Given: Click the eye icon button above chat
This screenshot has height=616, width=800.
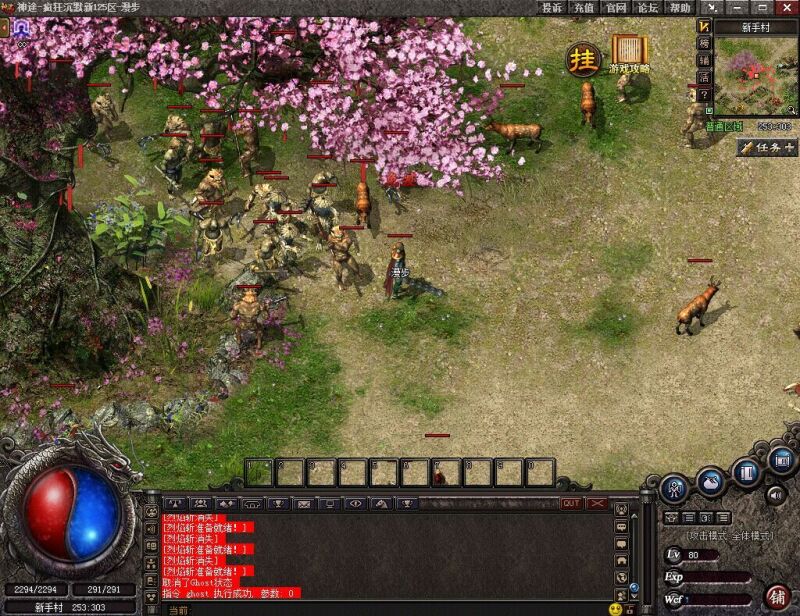Looking at the screenshot, I should point(355,503).
